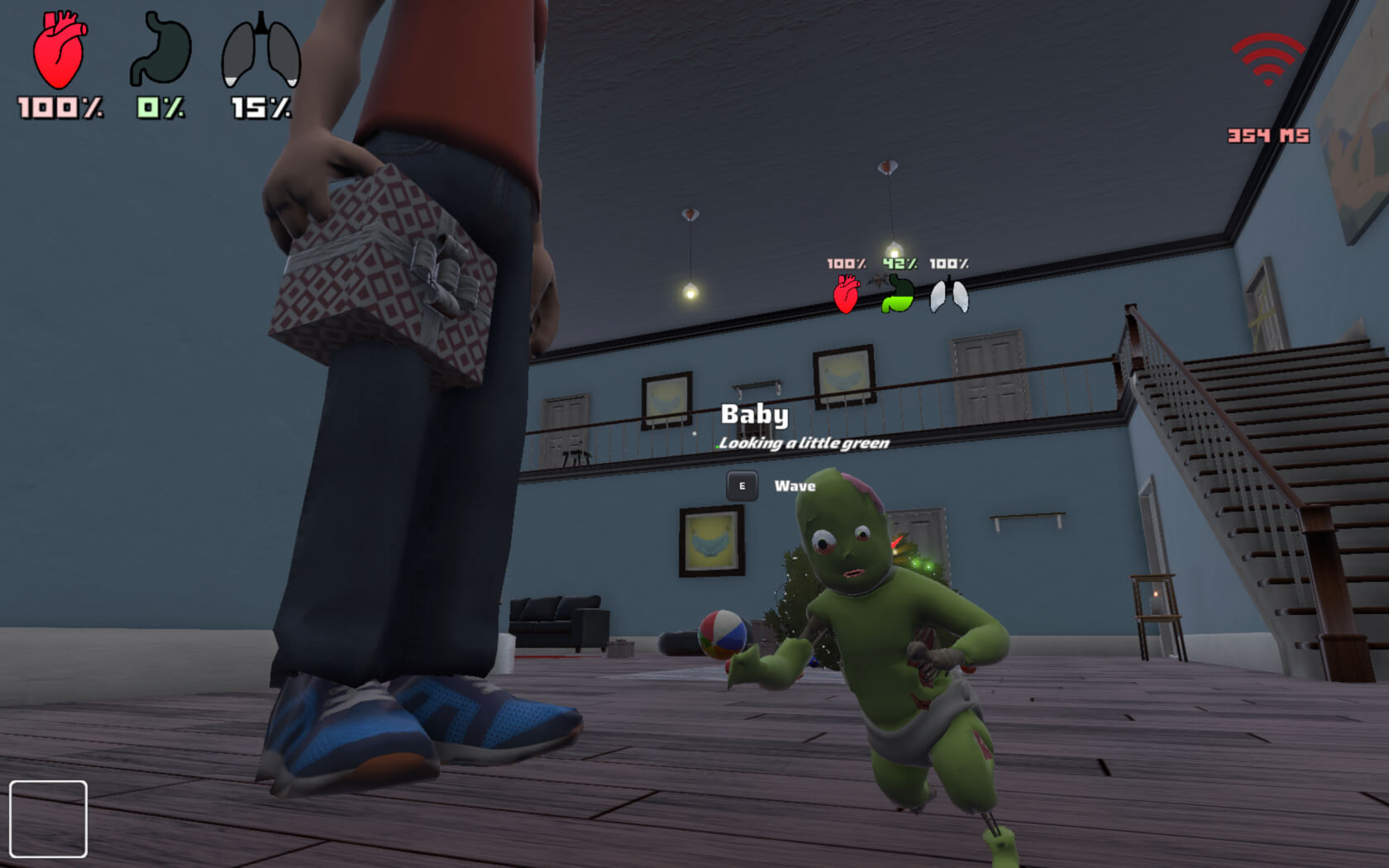Select the empty item slot in the corner
This screenshot has height=868, width=1389.
pyautogui.click(x=48, y=818)
